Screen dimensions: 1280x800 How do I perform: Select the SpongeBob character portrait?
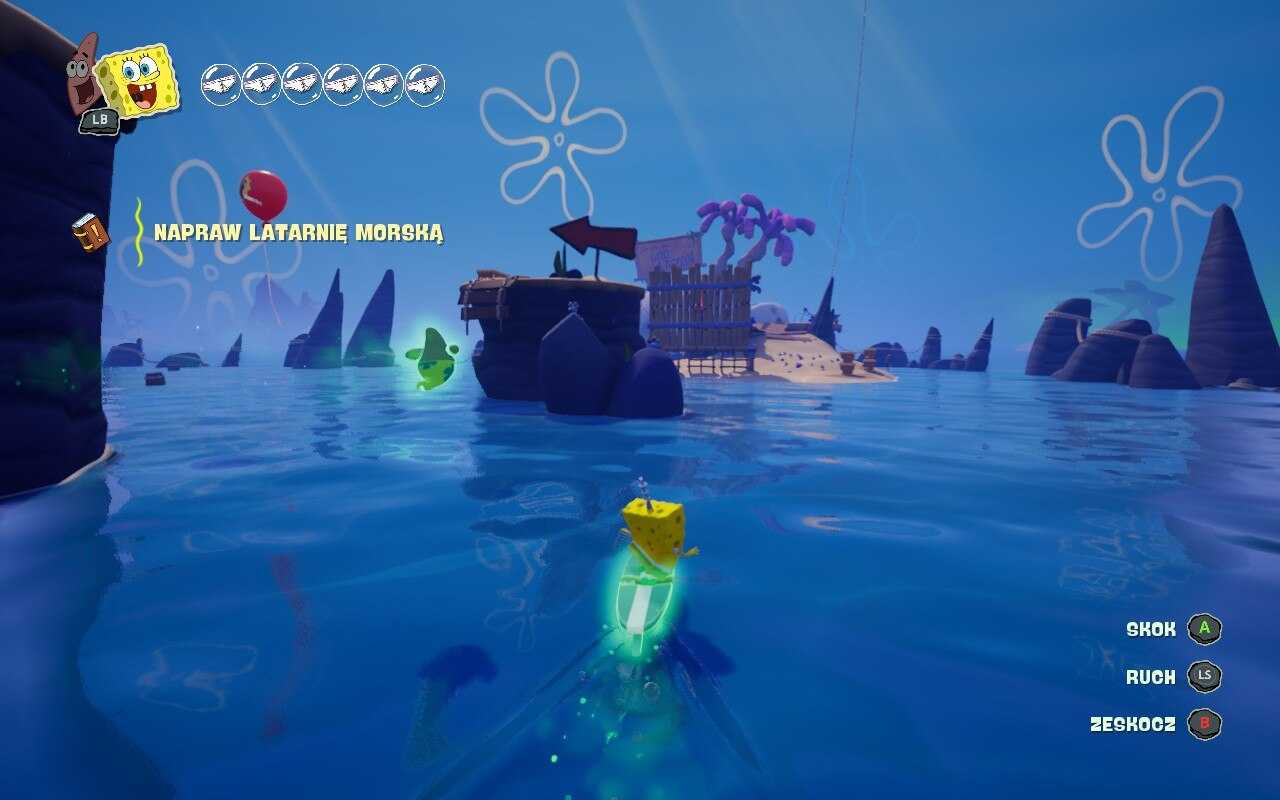pyautogui.click(x=141, y=80)
